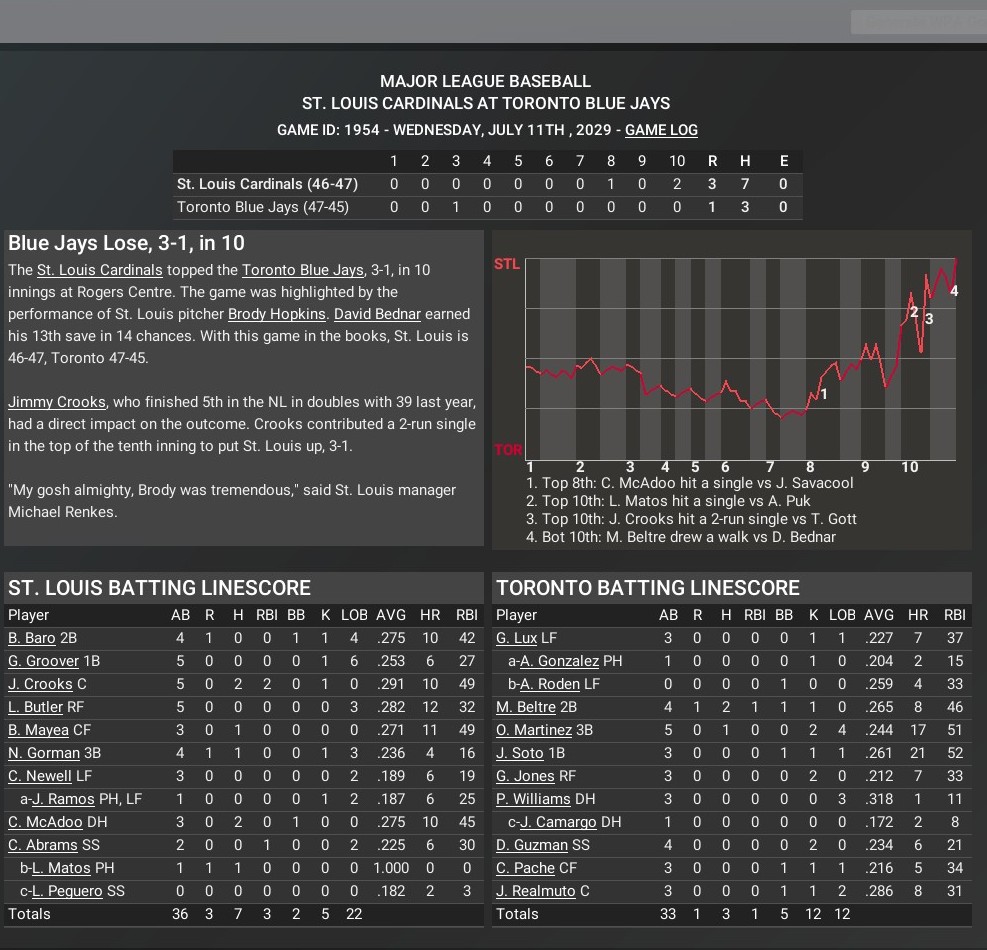987x950 pixels.
Task: Open the St. Louis Cardinals team link
Action: tap(99, 270)
